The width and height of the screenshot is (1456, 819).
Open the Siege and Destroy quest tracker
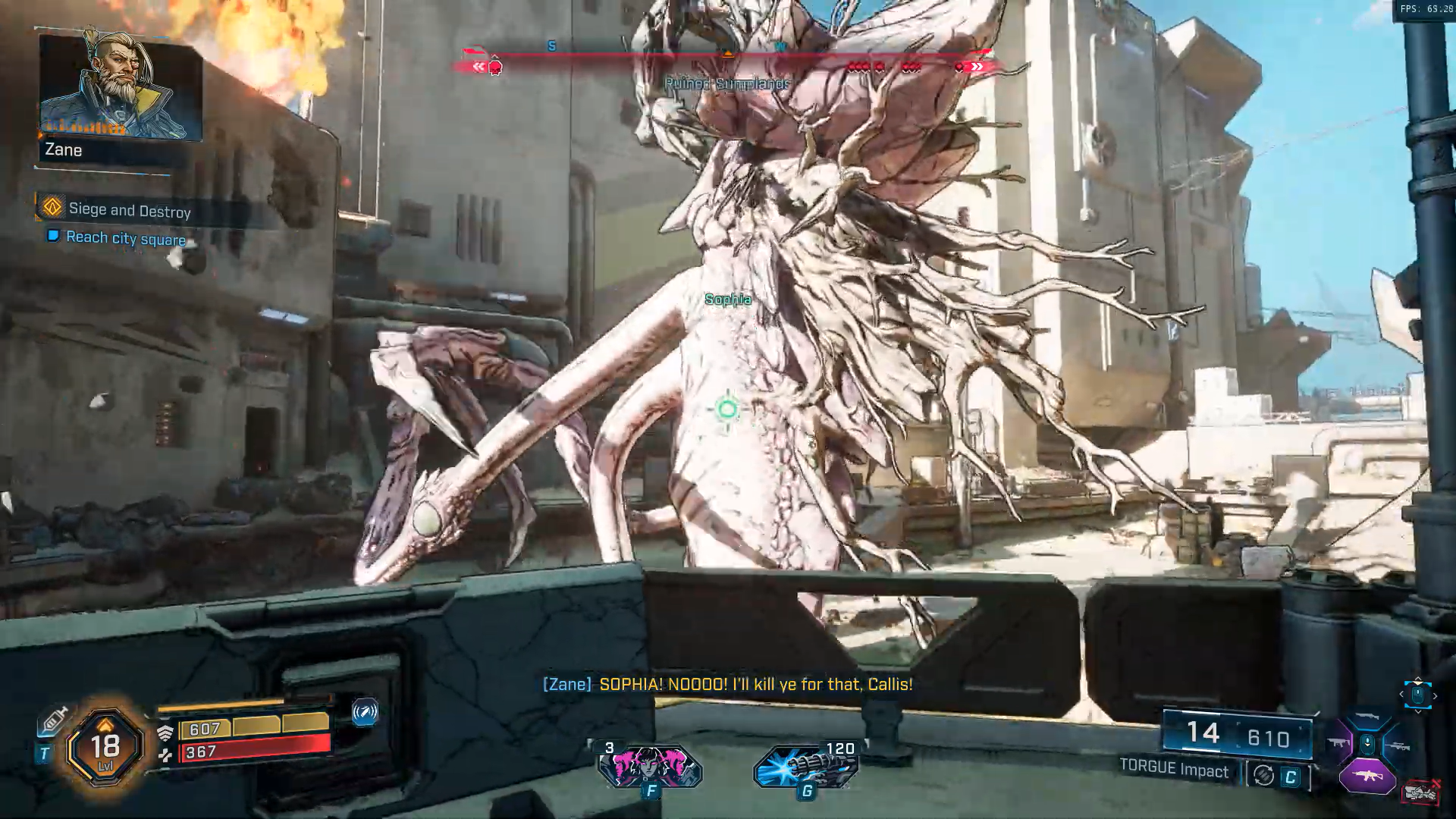pyautogui.click(x=129, y=209)
